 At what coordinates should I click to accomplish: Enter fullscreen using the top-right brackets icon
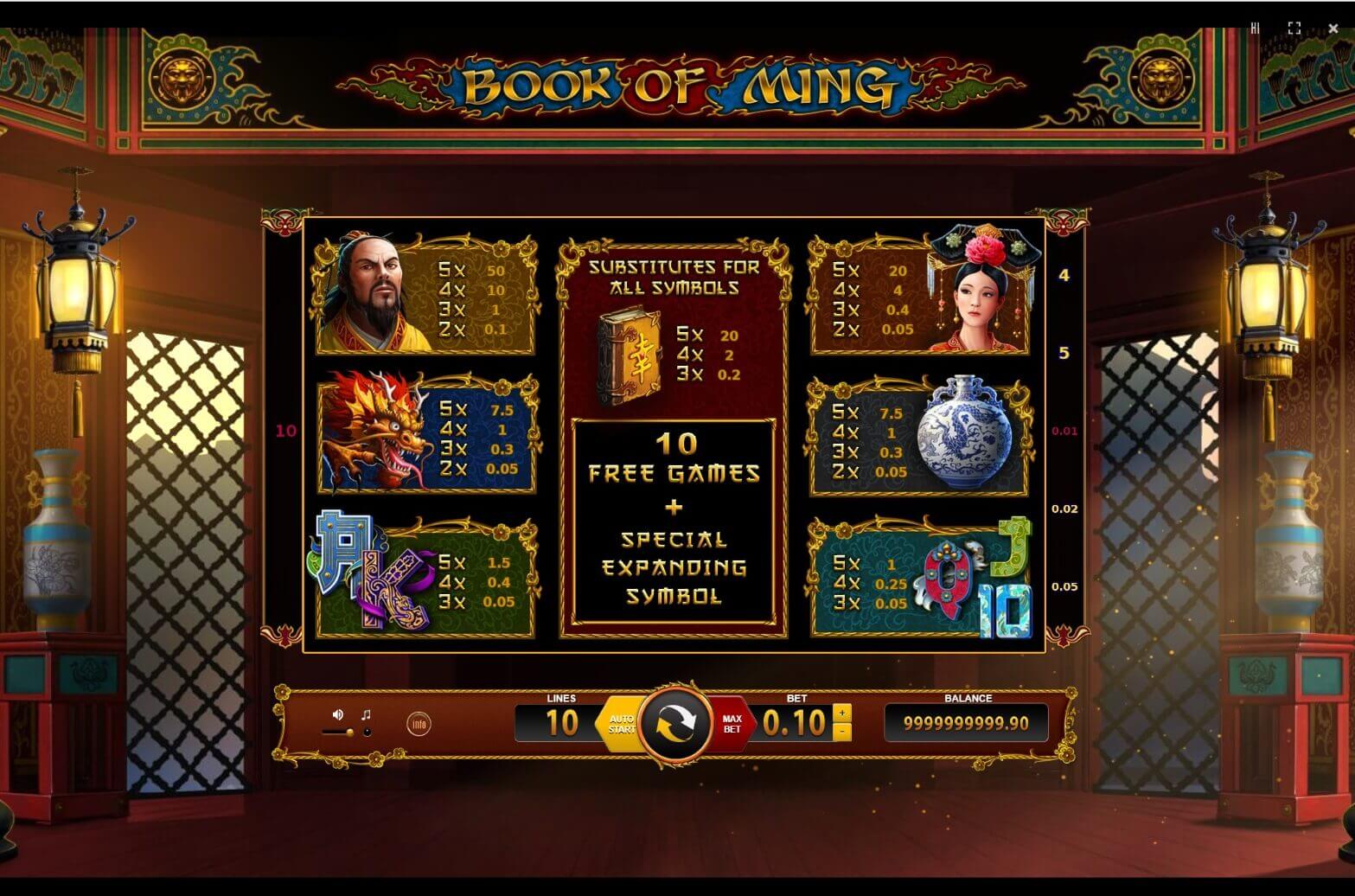pos(1294,29)
